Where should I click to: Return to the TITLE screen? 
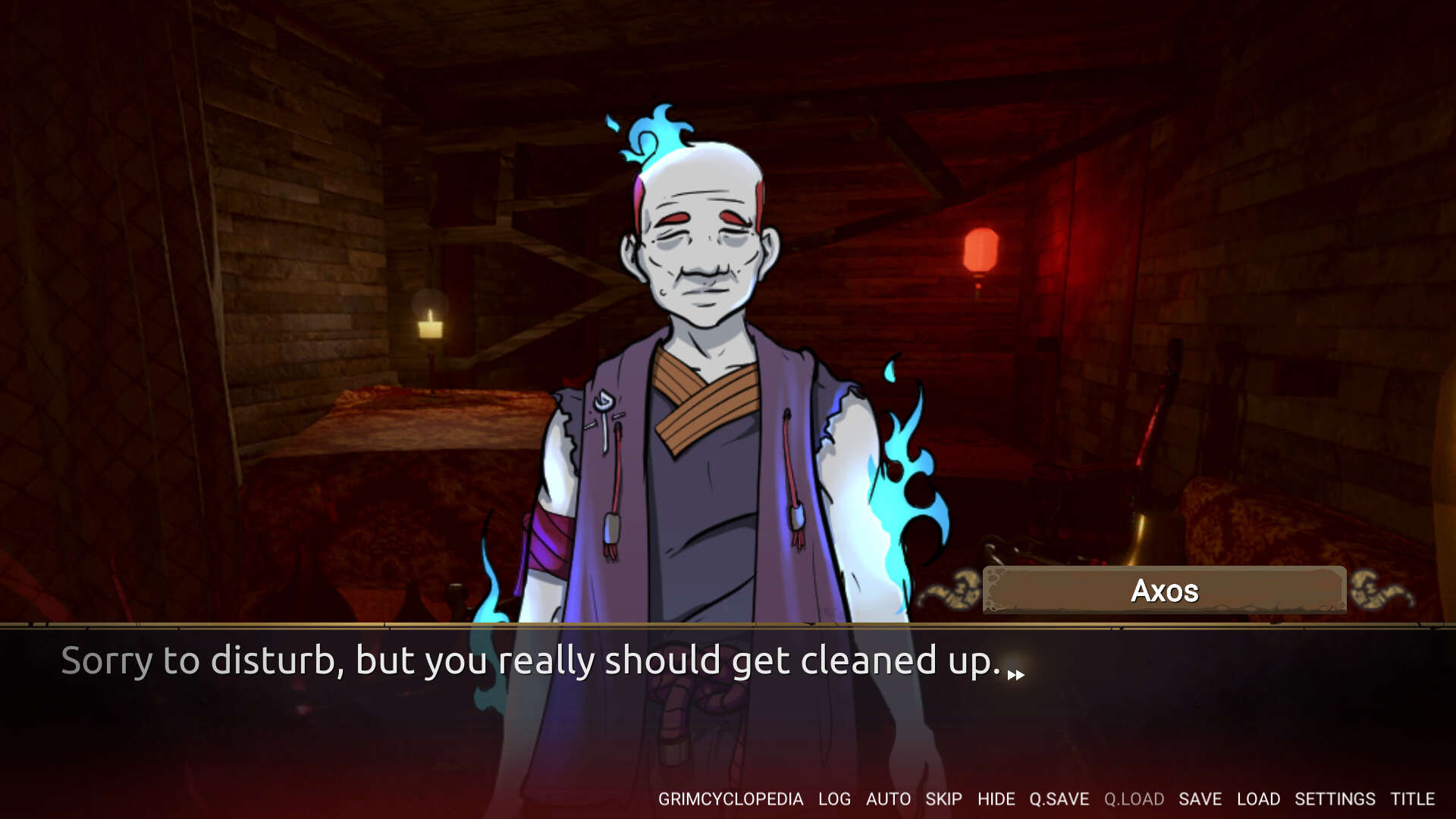(x=1414, y=799)
